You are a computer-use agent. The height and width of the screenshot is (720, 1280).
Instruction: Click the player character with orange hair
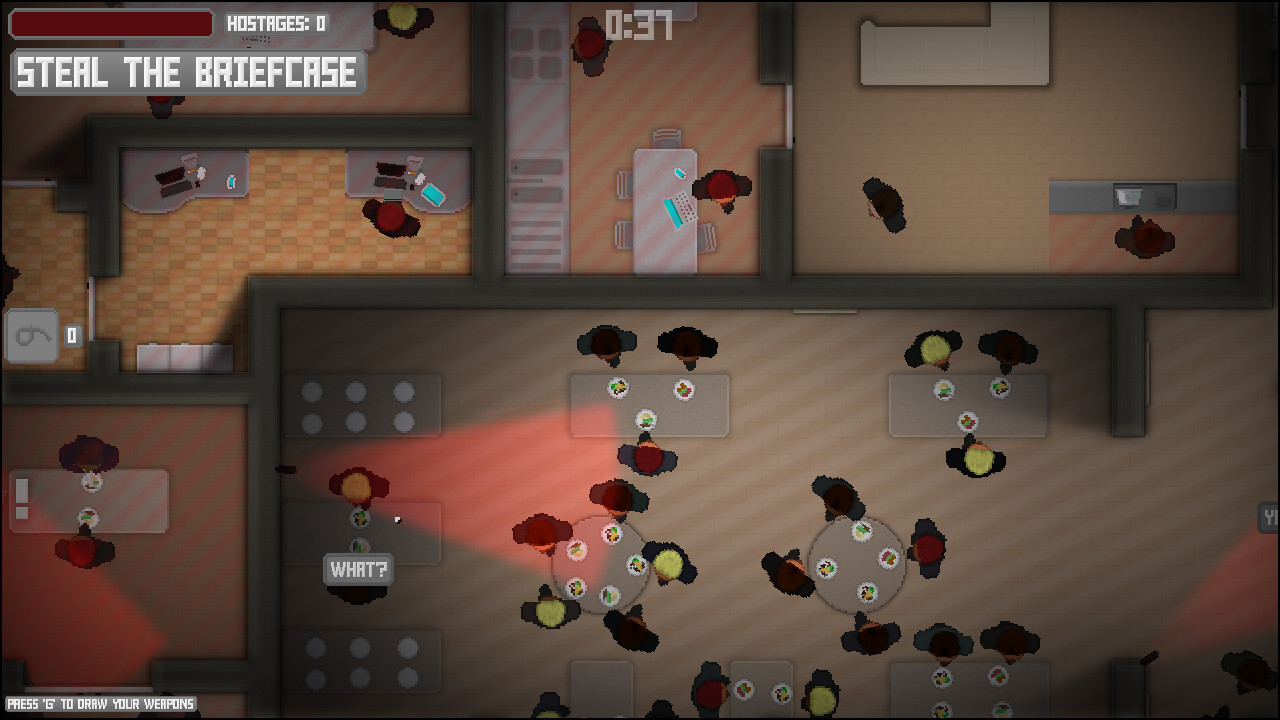point(355,485)
